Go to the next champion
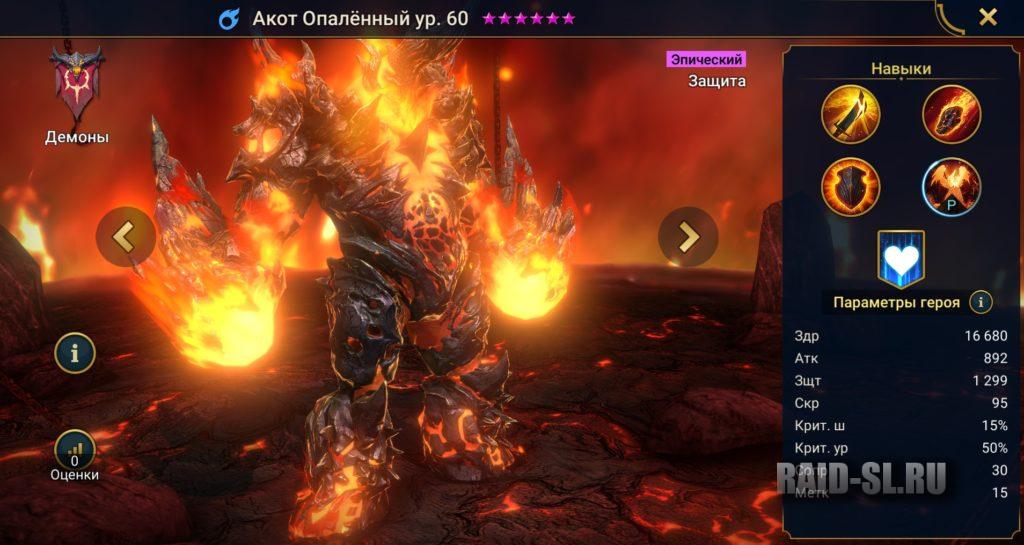Image resolution: width=1024 pixels, height=545 pixels. (x=688, y=236)
